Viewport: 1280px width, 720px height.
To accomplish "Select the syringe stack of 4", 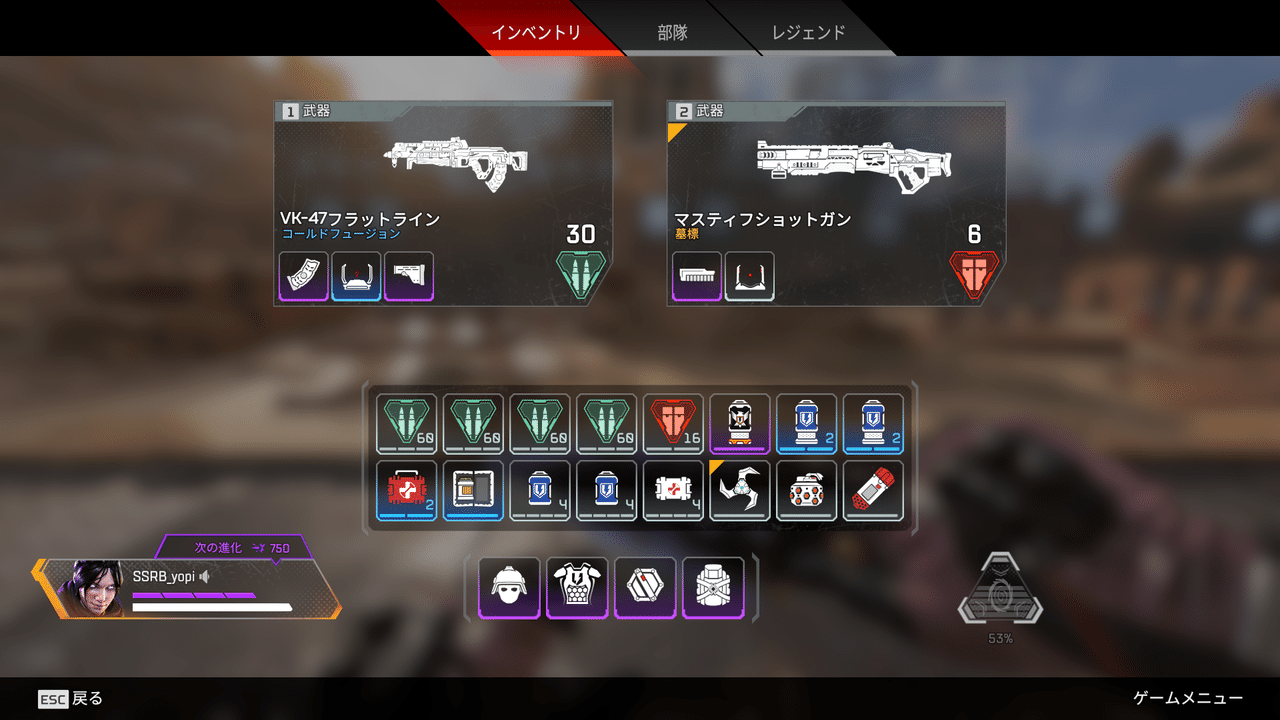I will pos(673,490).
